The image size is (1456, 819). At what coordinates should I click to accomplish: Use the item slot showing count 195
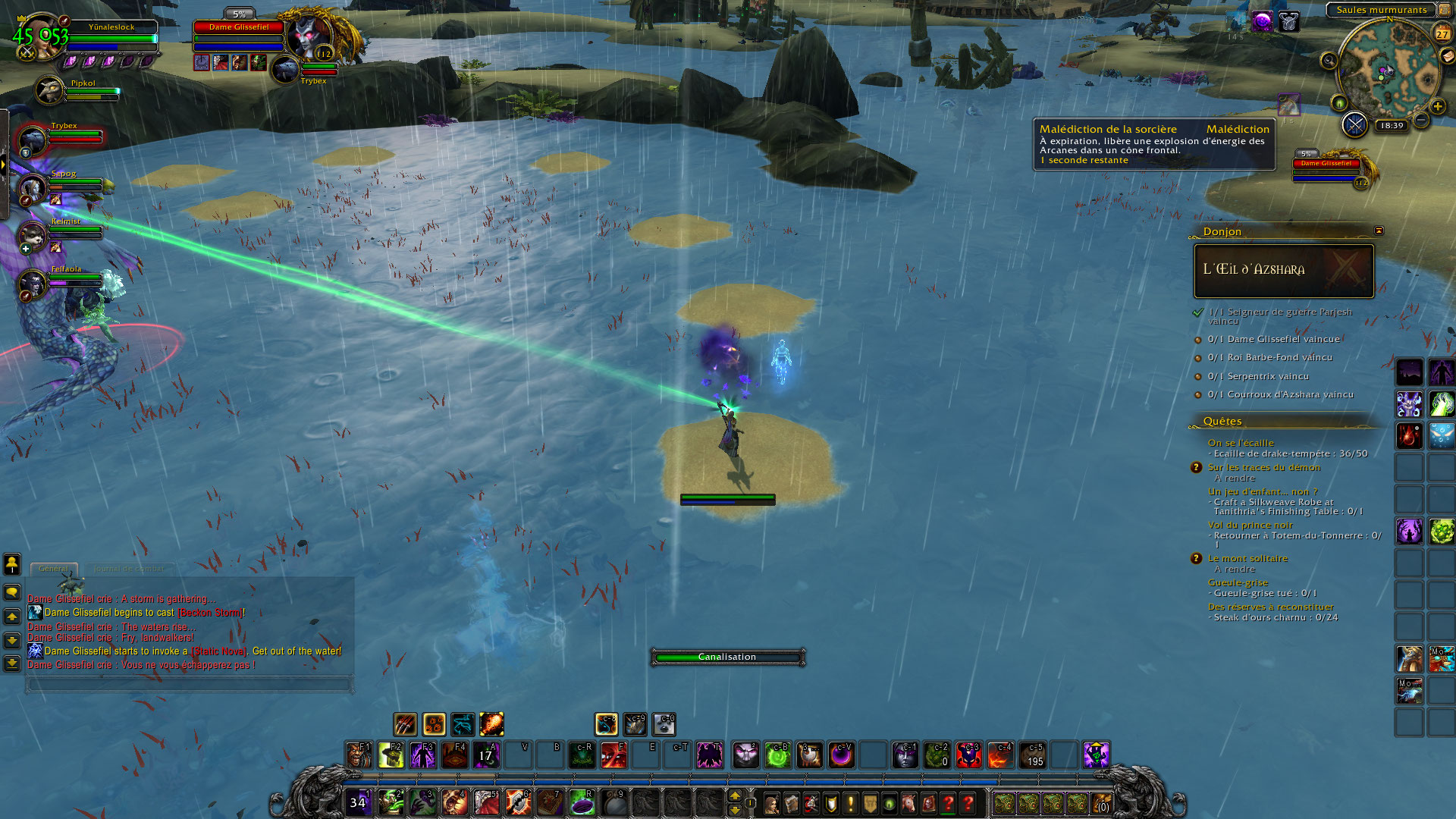(x=1033, y=755)
